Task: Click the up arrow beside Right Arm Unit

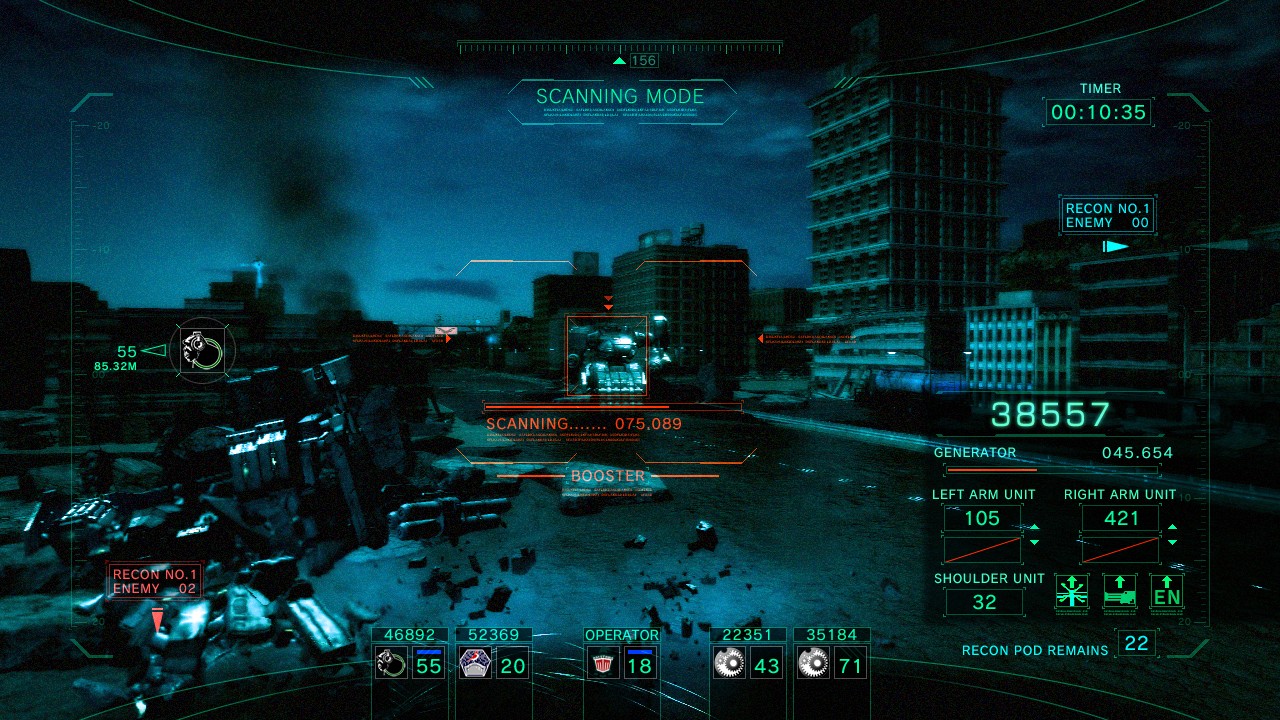Action: tap(1172, 528)
